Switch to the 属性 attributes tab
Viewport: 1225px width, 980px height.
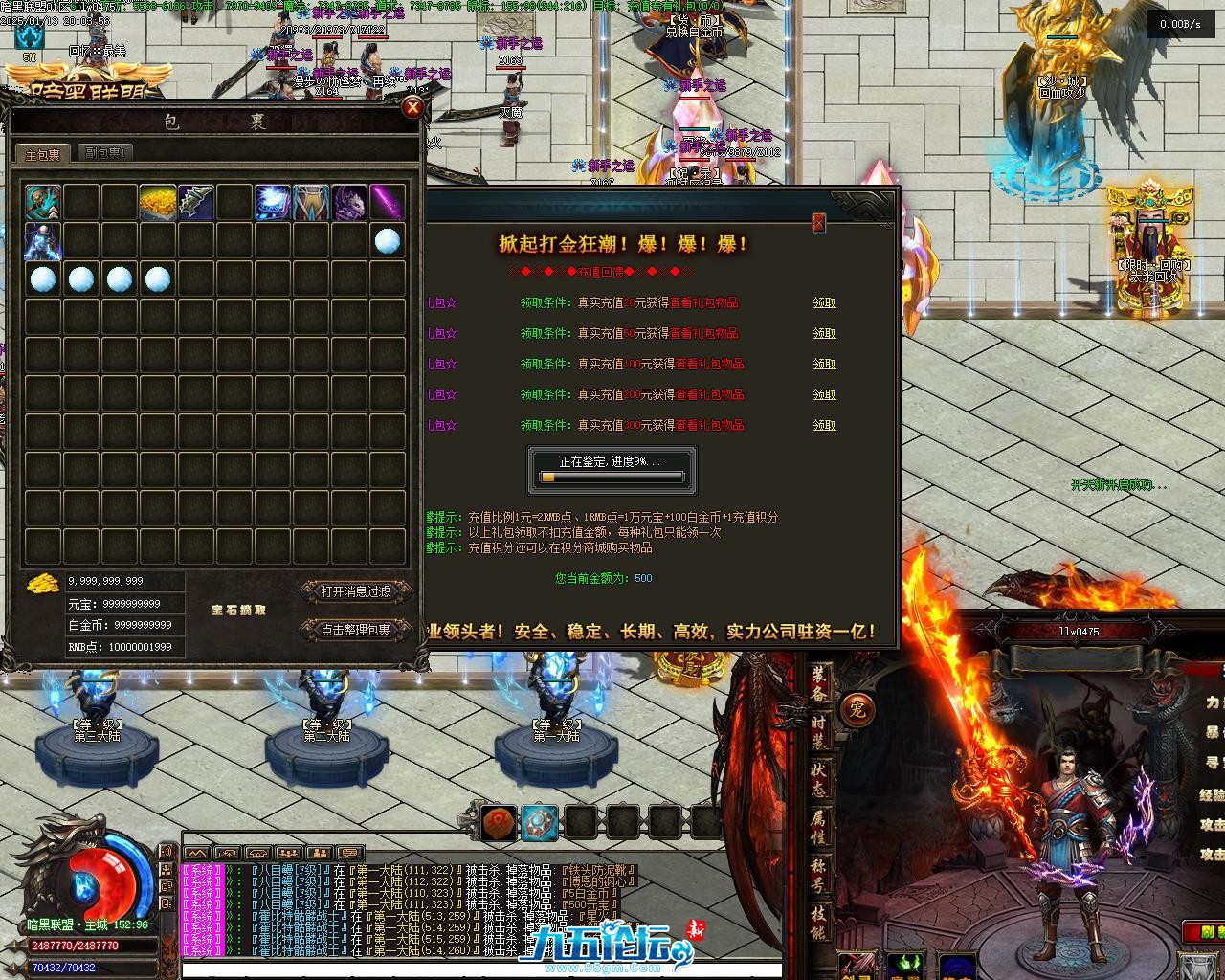820,828
